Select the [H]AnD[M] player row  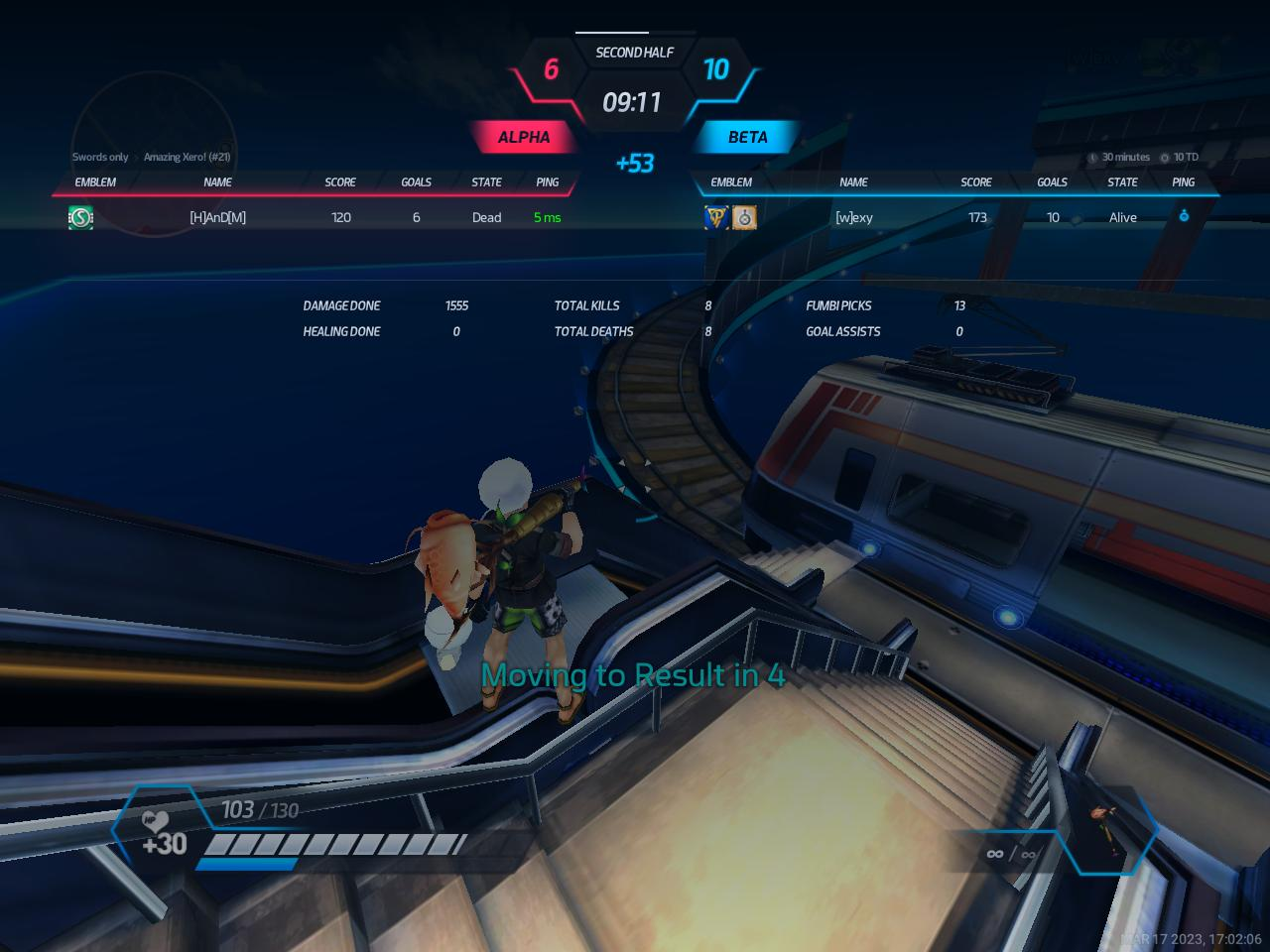click(217, 217)
